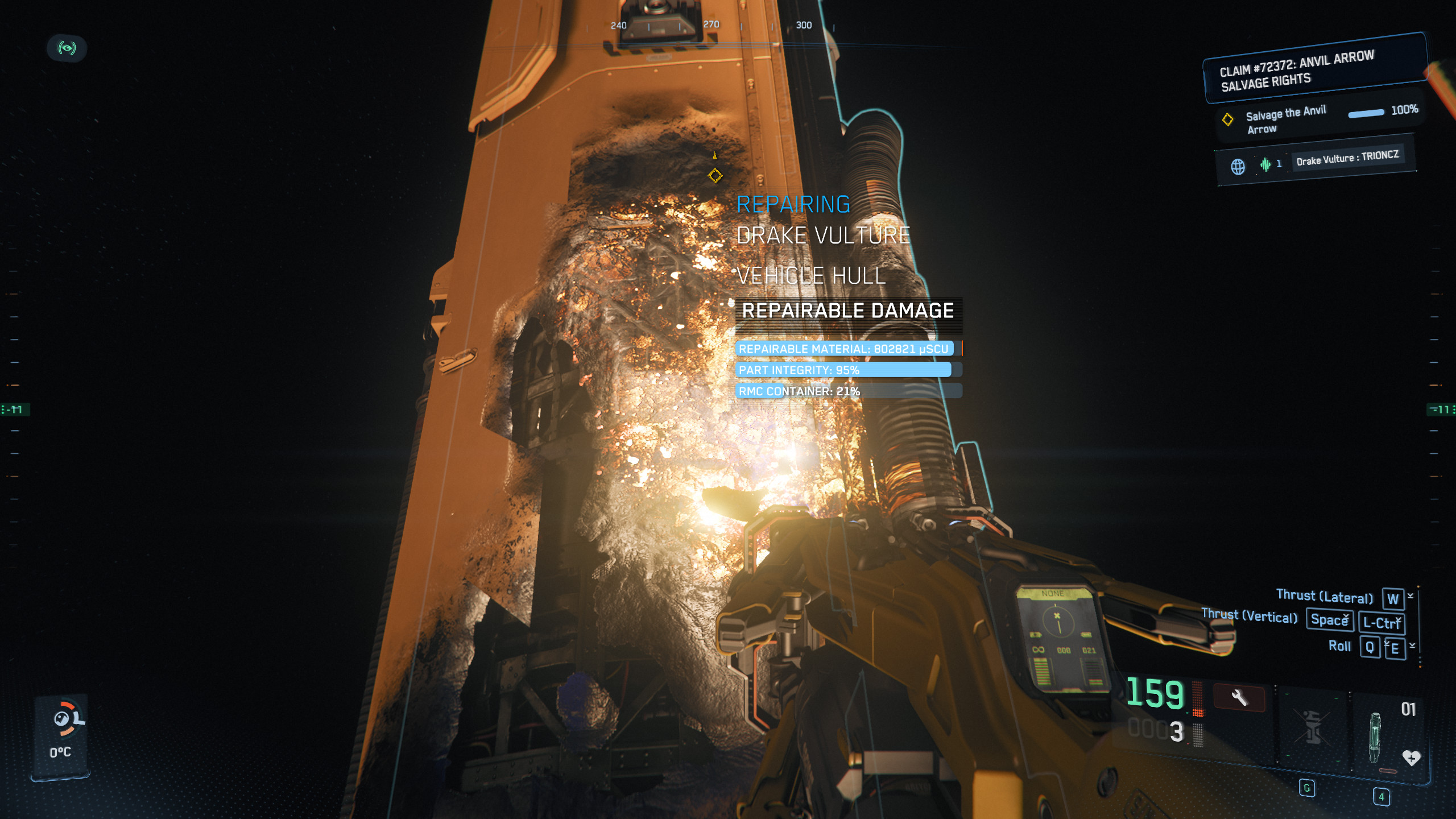Select the Salvage the Anvil Arrow objective
Viewport: 1456px width, 819px height.
pos(1284,120)
